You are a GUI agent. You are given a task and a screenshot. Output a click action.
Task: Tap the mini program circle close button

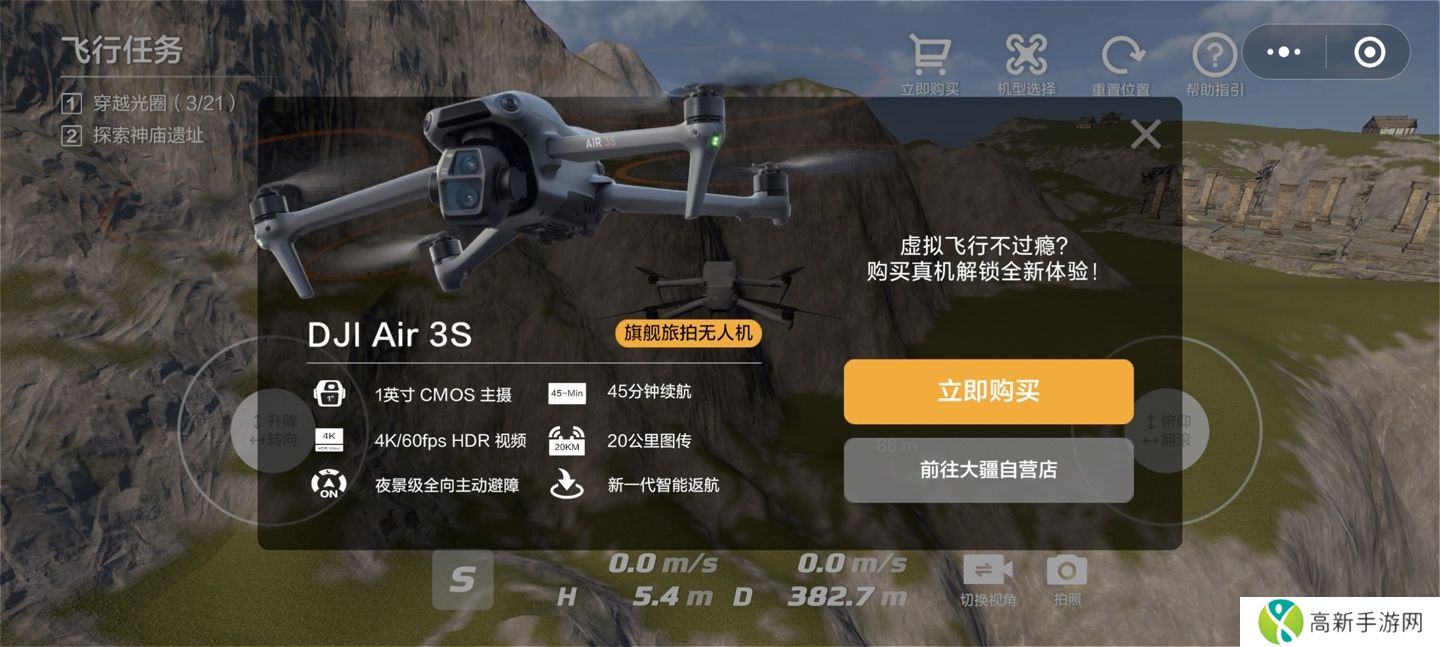click(x=1369, y=52)
